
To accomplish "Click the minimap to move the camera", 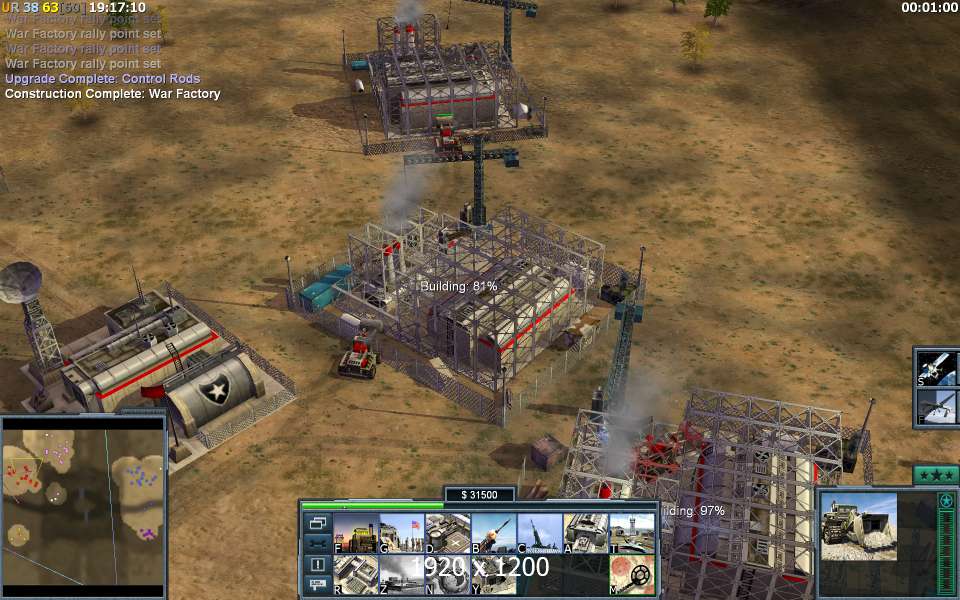I will tap(83, 500).
